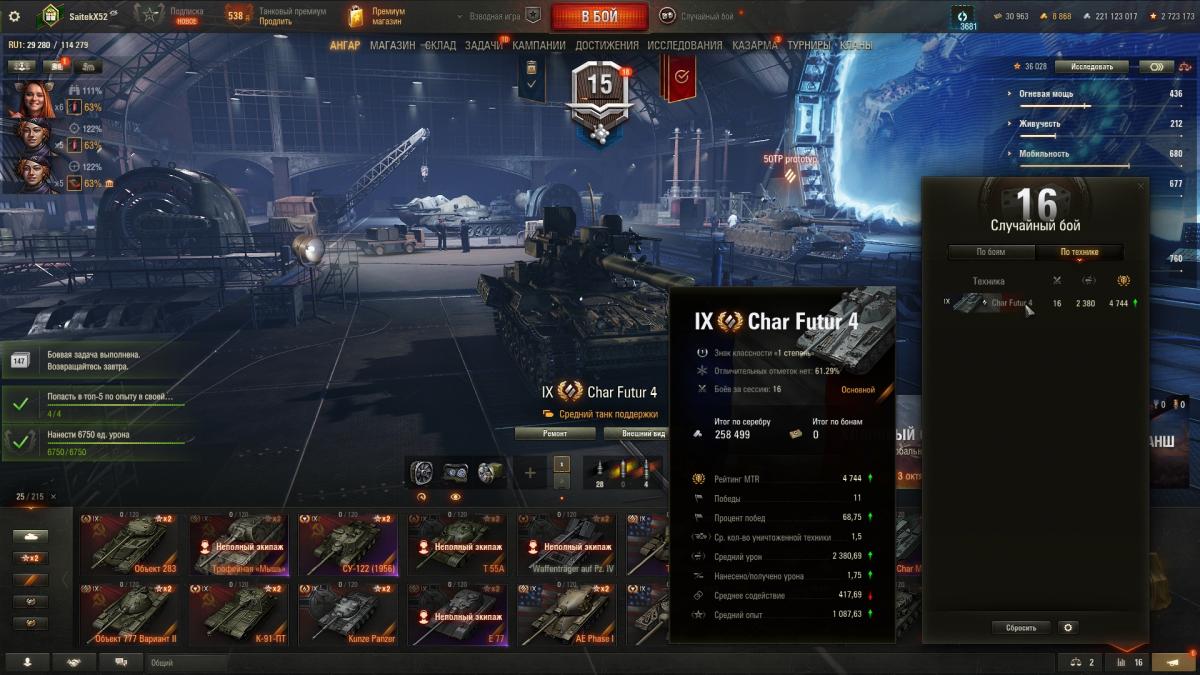Choose the Kunze Panzer tank
1200x675 pixels.
coord(345,614)
